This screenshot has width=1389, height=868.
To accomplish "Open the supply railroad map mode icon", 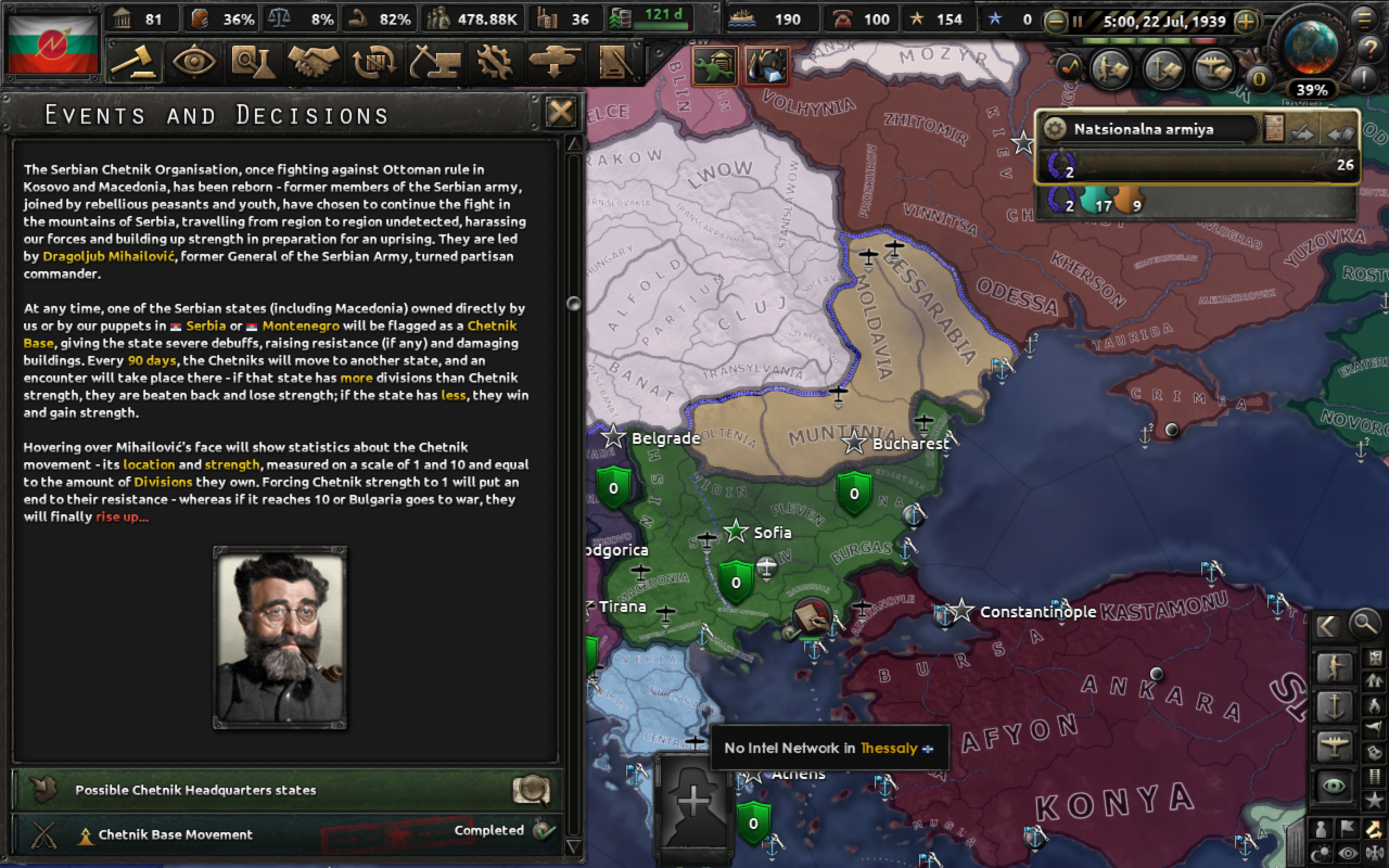I will 1375,777.
